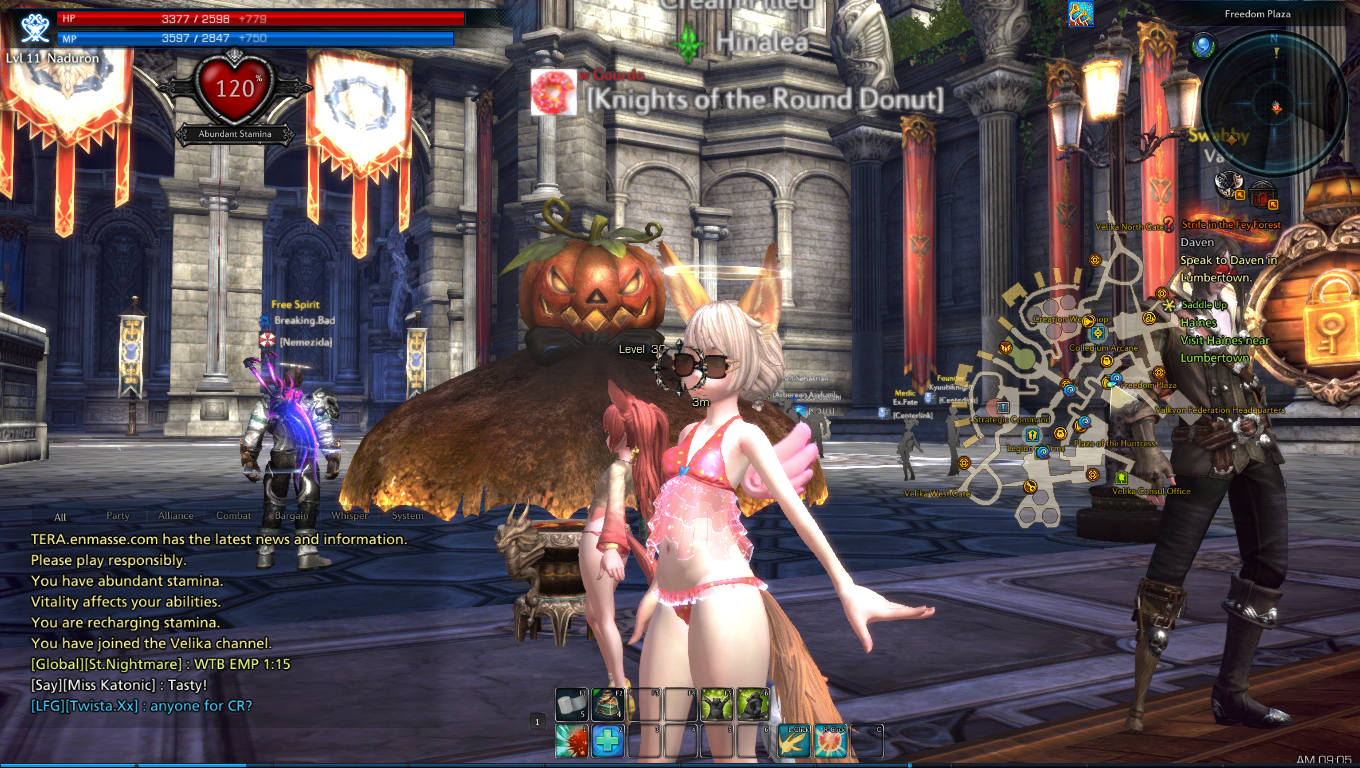Switch to the Party chat tab
Screen dimensions: 1360x768
(x=118, y=516)
